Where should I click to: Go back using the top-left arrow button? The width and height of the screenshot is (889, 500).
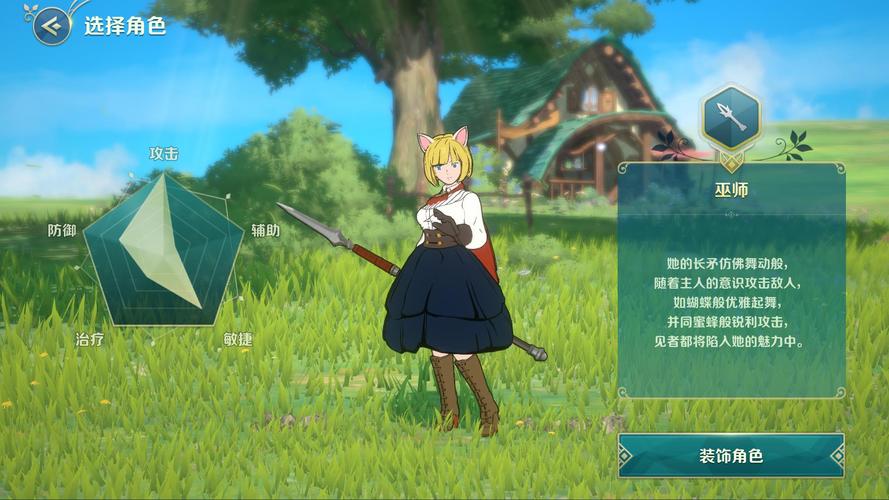pos(51,26)
